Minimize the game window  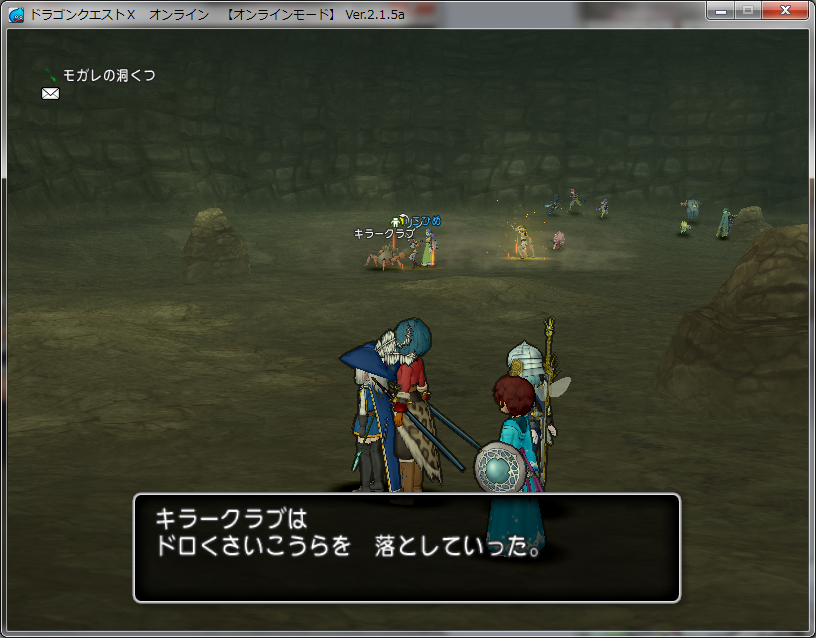tap(720, 10)
